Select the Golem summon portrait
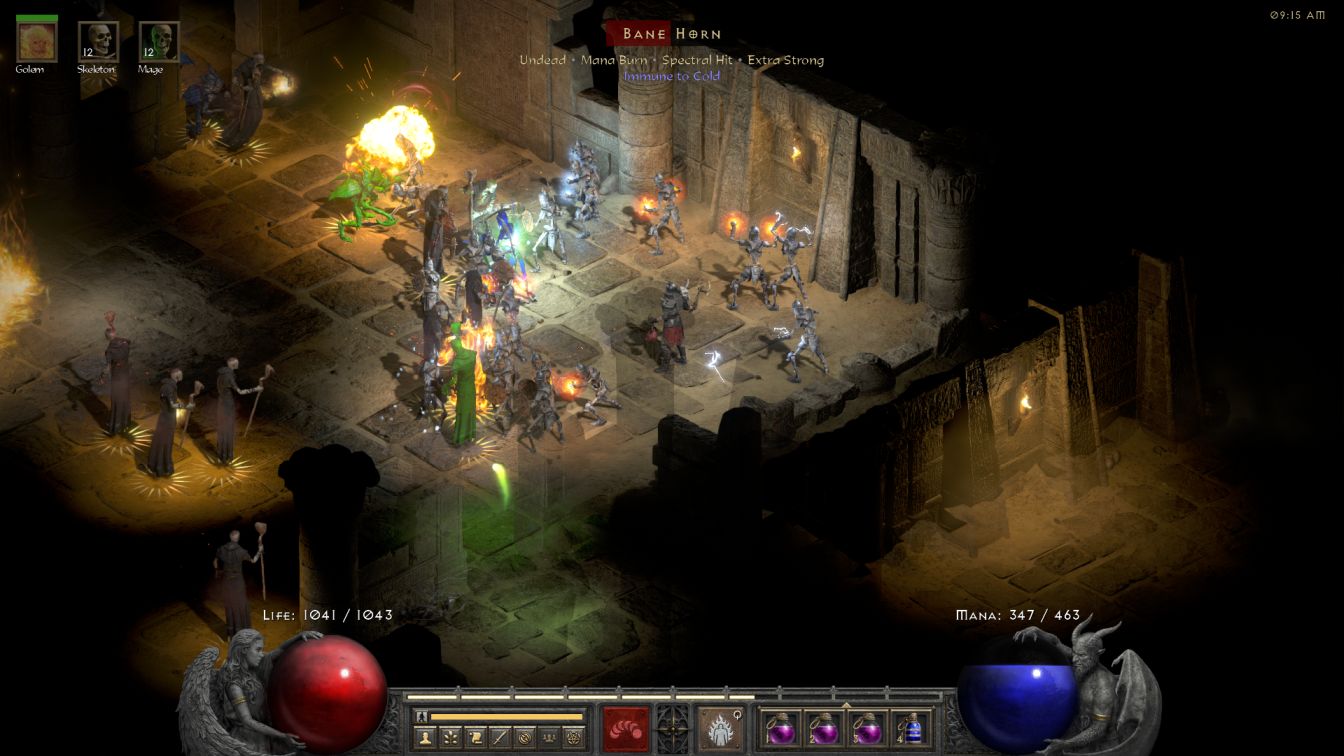1344x756 pixels. tap(37, 42)
